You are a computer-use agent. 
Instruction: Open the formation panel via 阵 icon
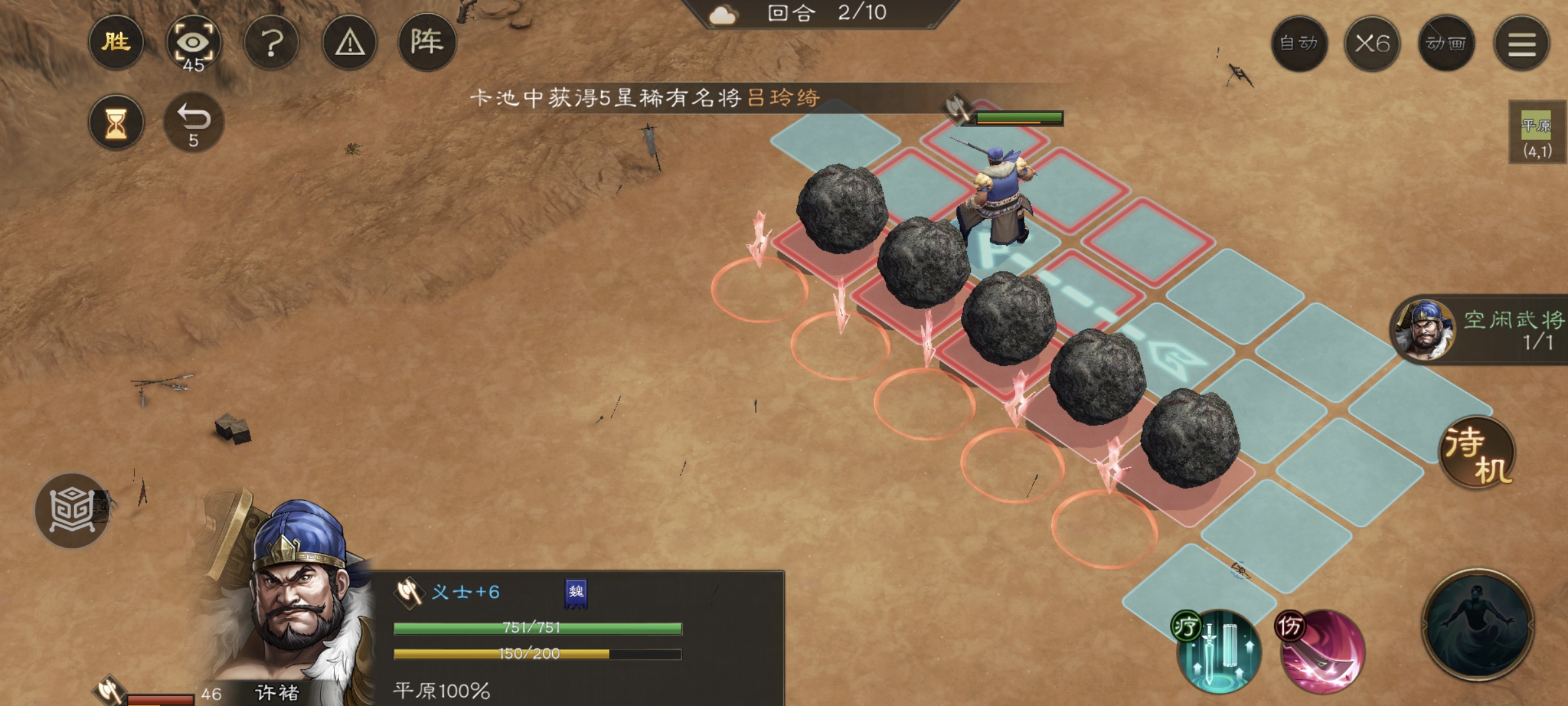[x=430, y=41]
